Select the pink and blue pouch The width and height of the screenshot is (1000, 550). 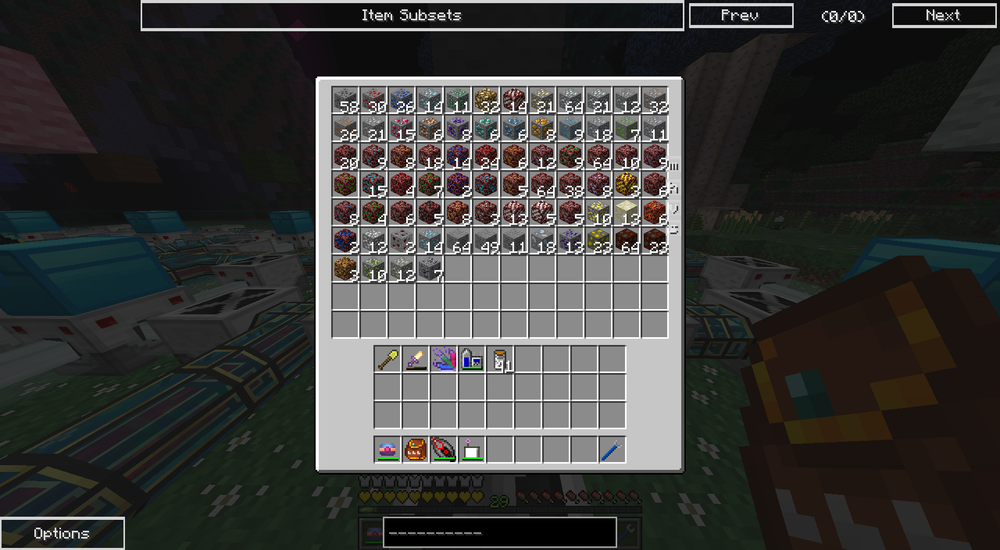[388, 449]
